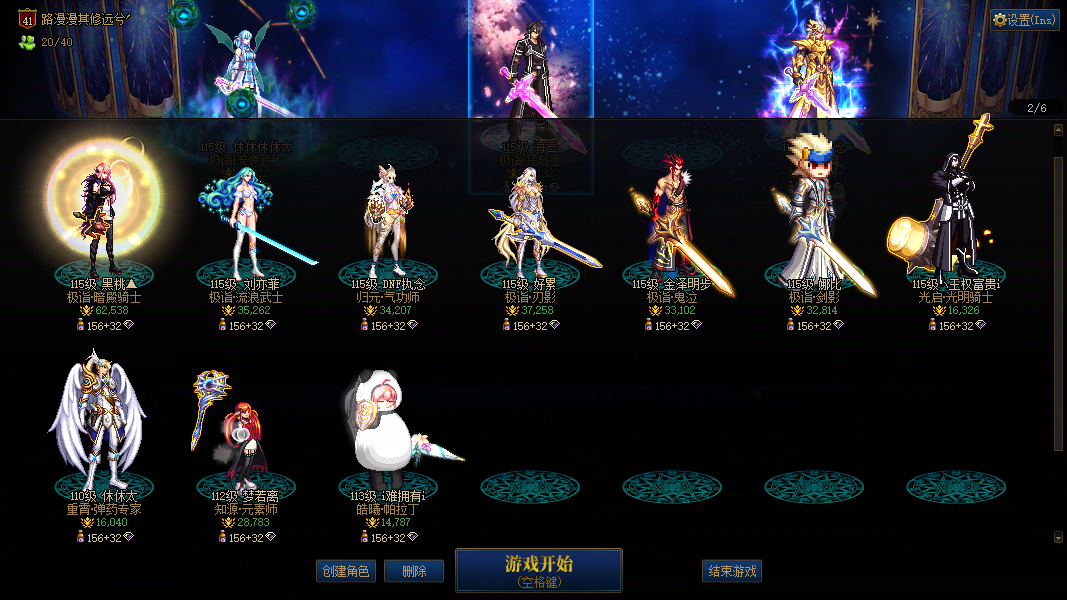This screenshot has height=600, width=1067.
Task: Select the 金泽明步 鬼泣 character
Action: point(672,222)
